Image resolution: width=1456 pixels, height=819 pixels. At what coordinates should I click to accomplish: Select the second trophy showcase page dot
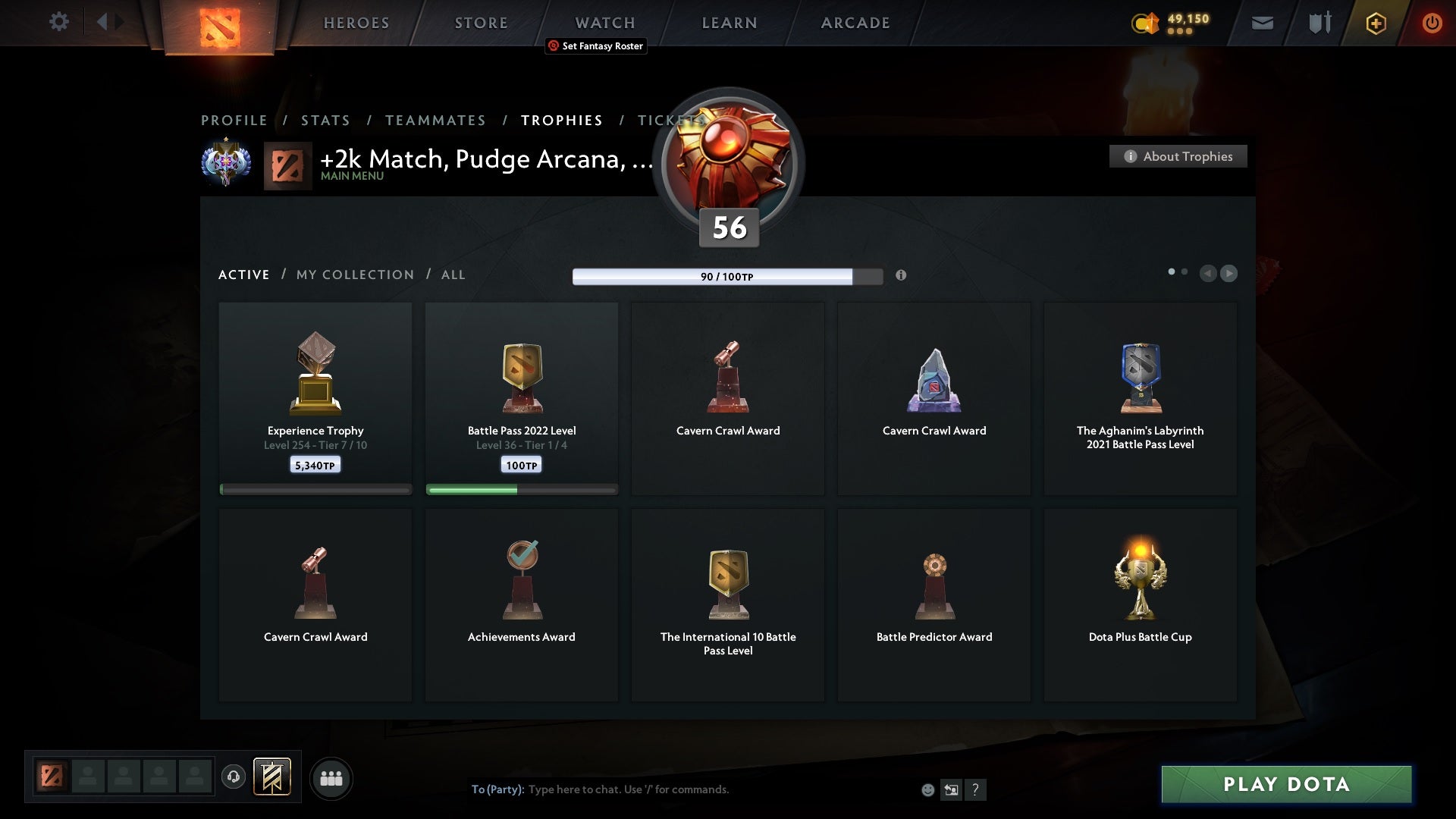(x=1184, y=270)
